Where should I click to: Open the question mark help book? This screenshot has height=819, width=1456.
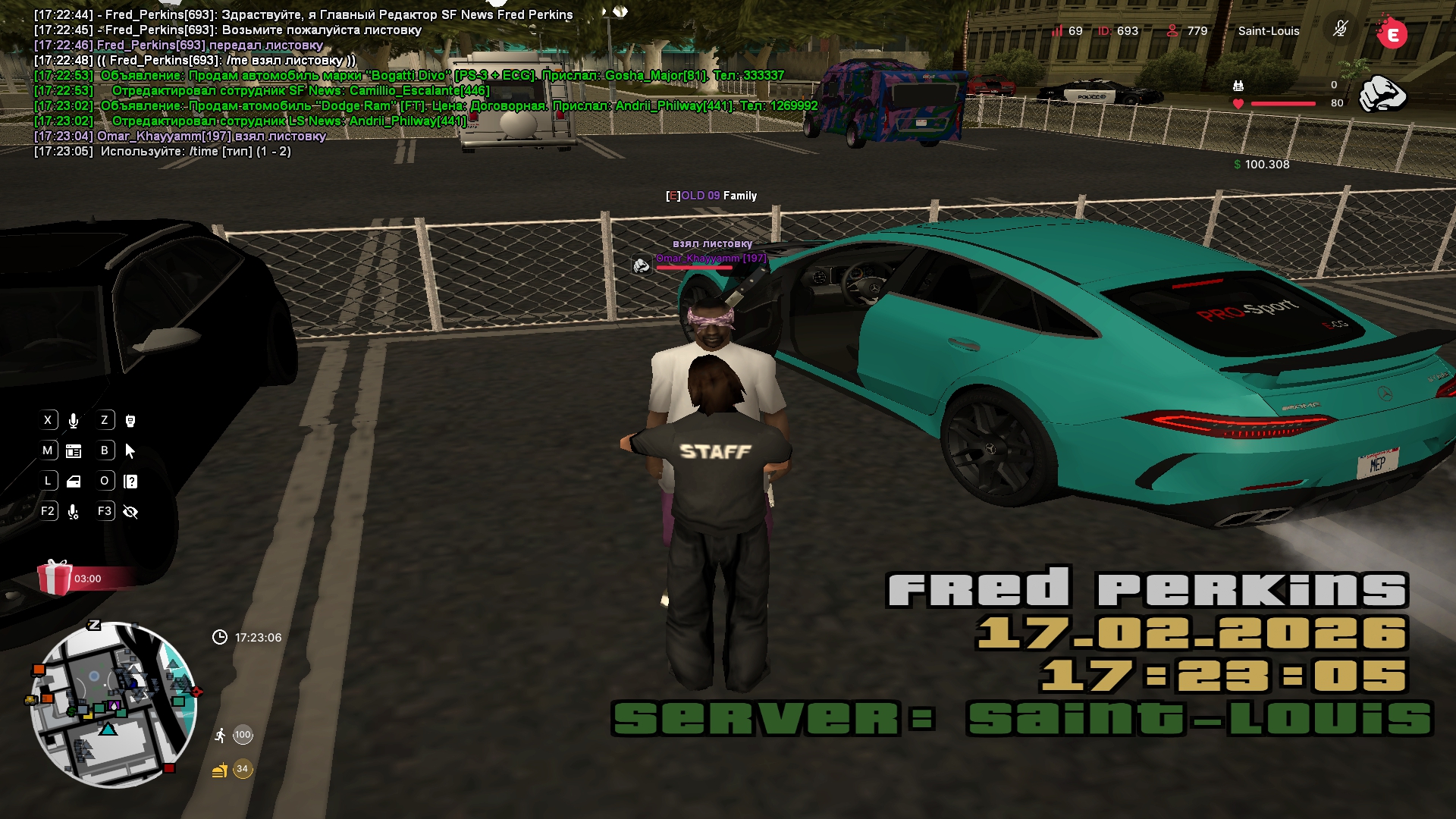pos(130,482)
